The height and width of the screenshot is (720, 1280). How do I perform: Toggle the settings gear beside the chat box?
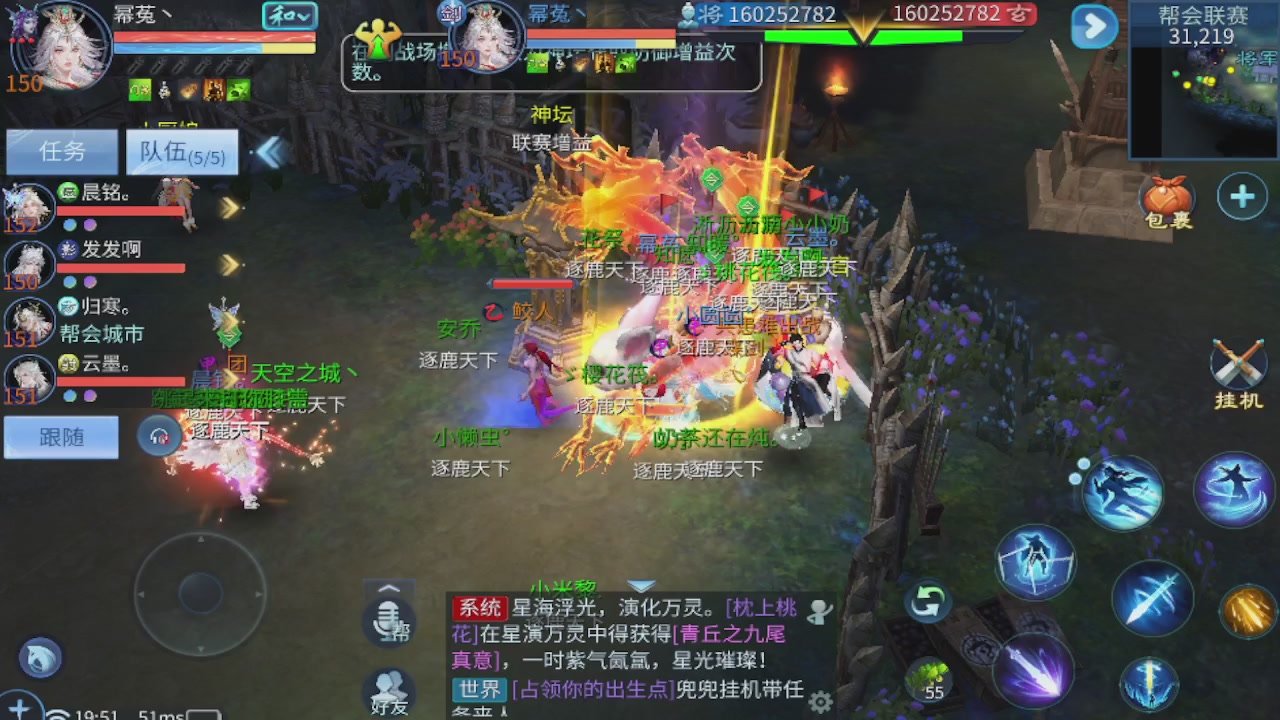[822, 703]
